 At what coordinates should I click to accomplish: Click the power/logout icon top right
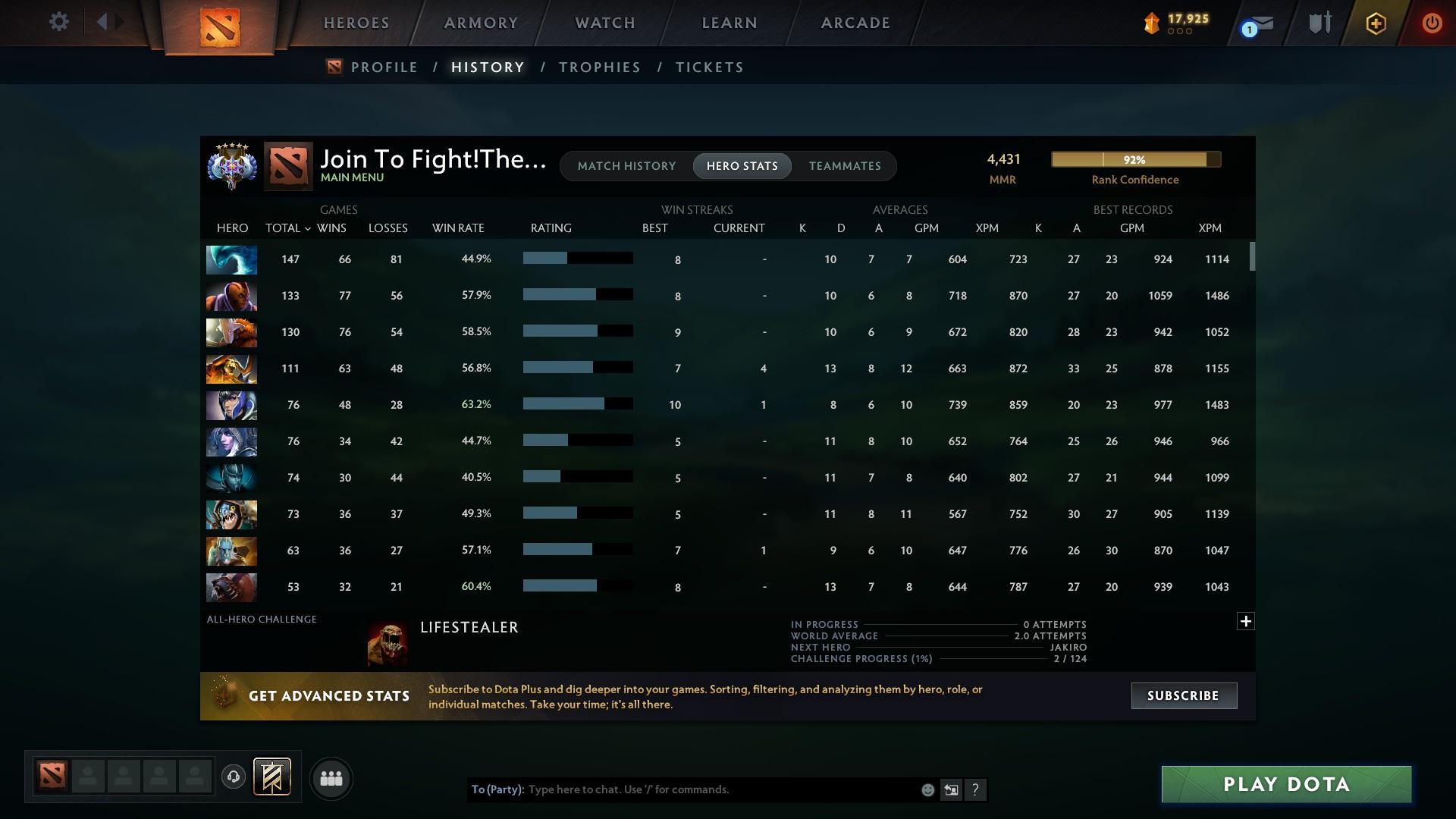[x=1432, y=23]
